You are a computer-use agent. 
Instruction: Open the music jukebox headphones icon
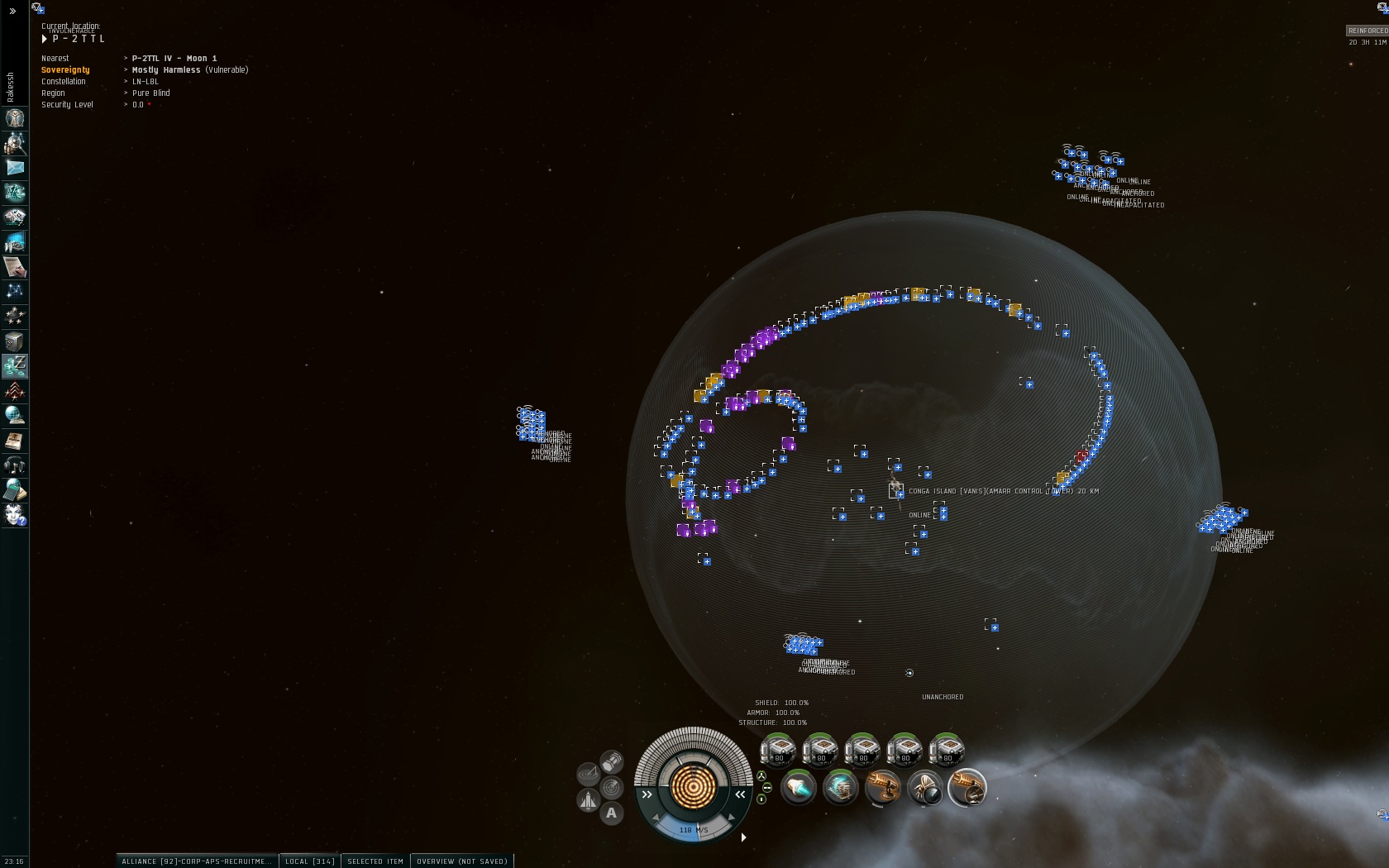[15, 465]
